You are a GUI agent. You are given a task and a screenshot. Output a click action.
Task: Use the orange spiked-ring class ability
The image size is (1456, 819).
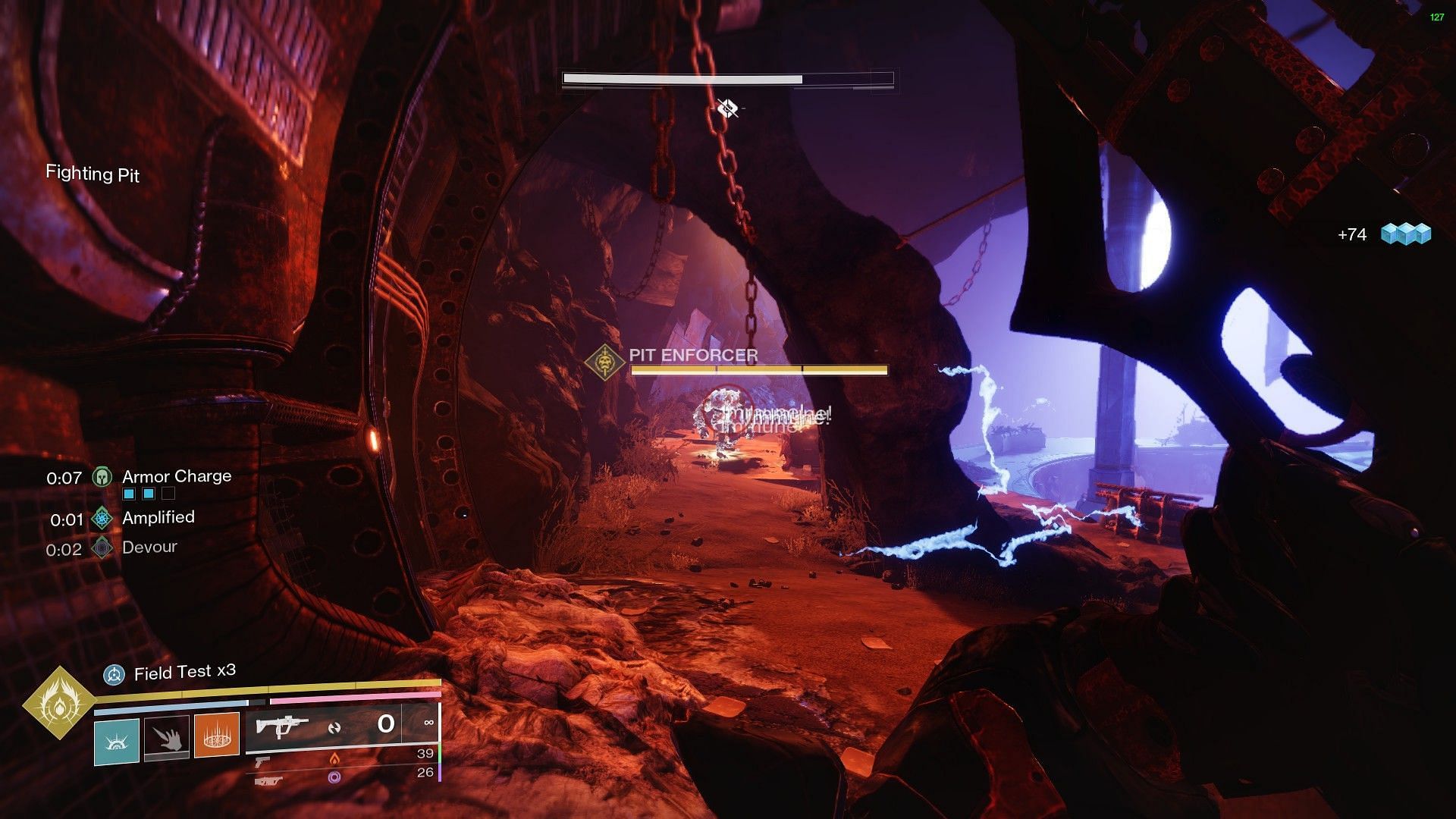217,736
